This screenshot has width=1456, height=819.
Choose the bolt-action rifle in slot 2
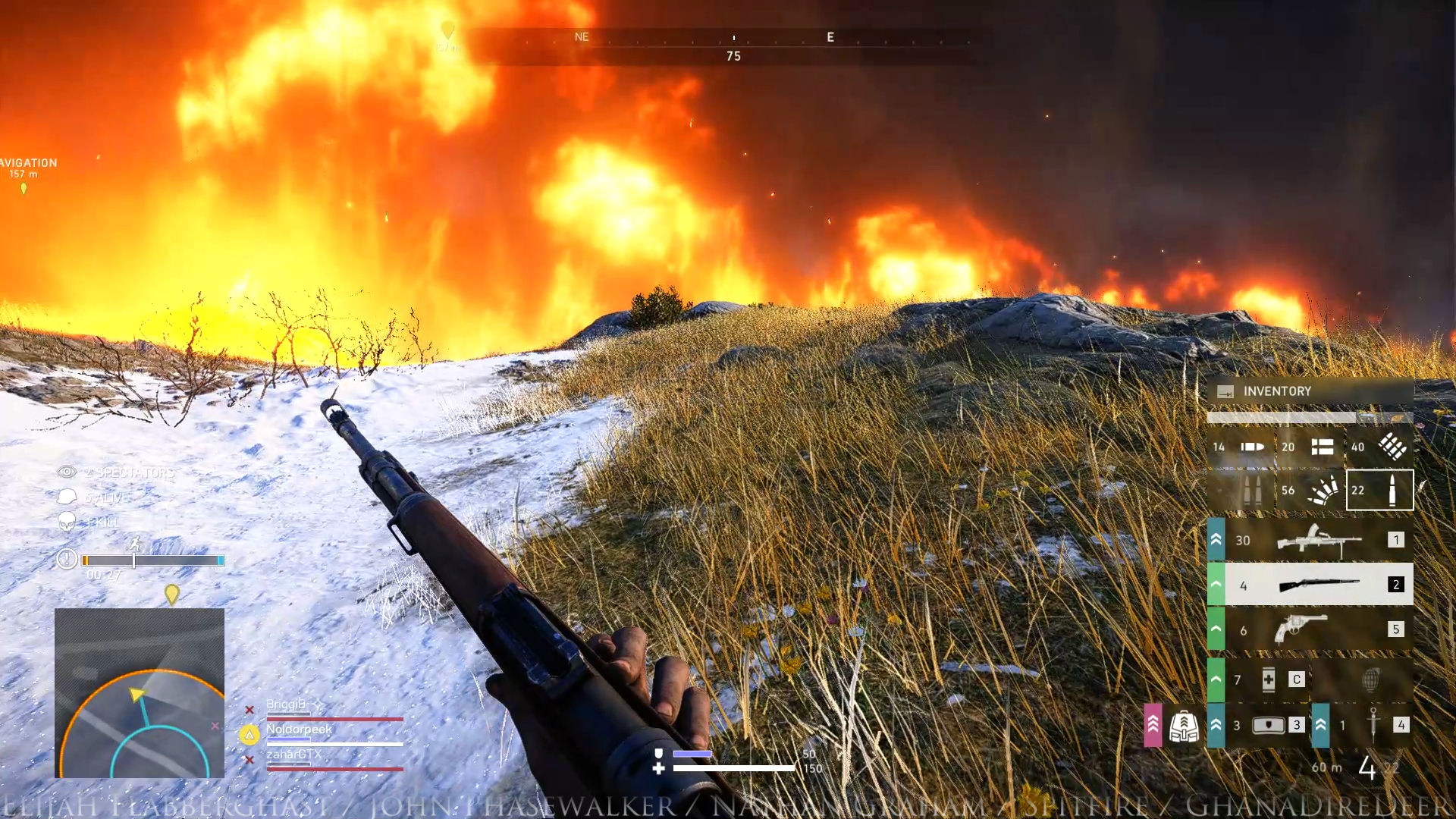point(1318,584)
